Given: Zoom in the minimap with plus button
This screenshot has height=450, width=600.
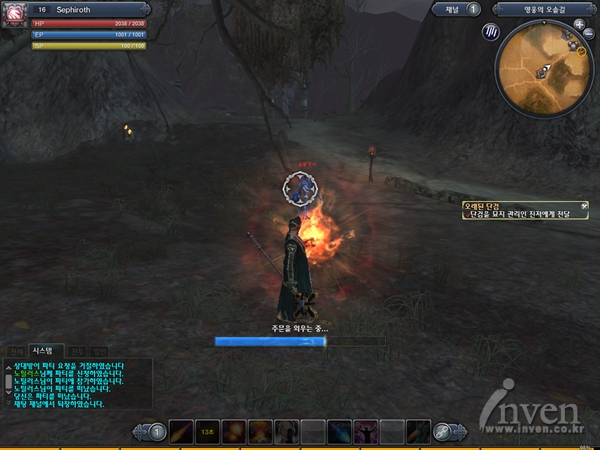Looking at the screenshot, I should tap(579, 24).
